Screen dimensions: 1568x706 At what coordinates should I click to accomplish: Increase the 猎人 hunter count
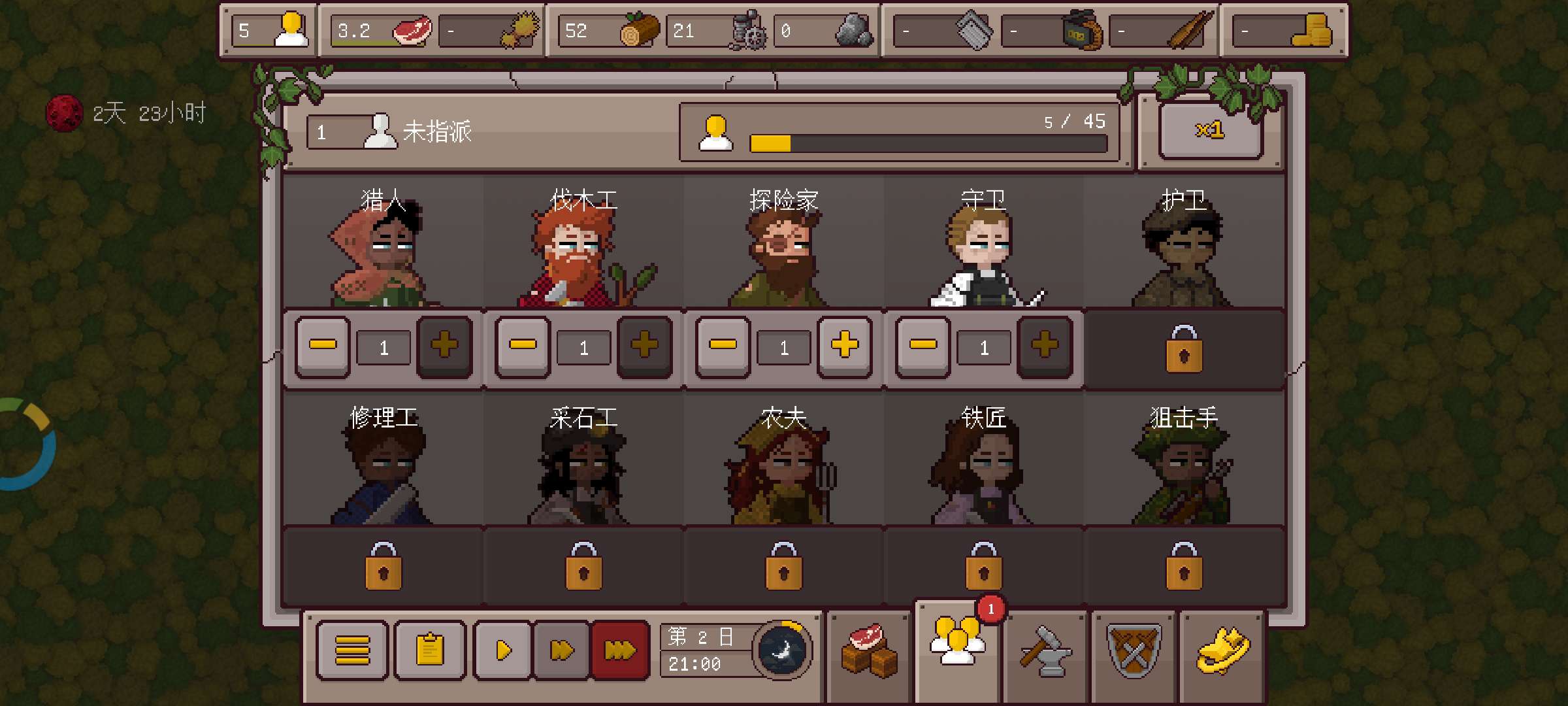tap(444, 346)
